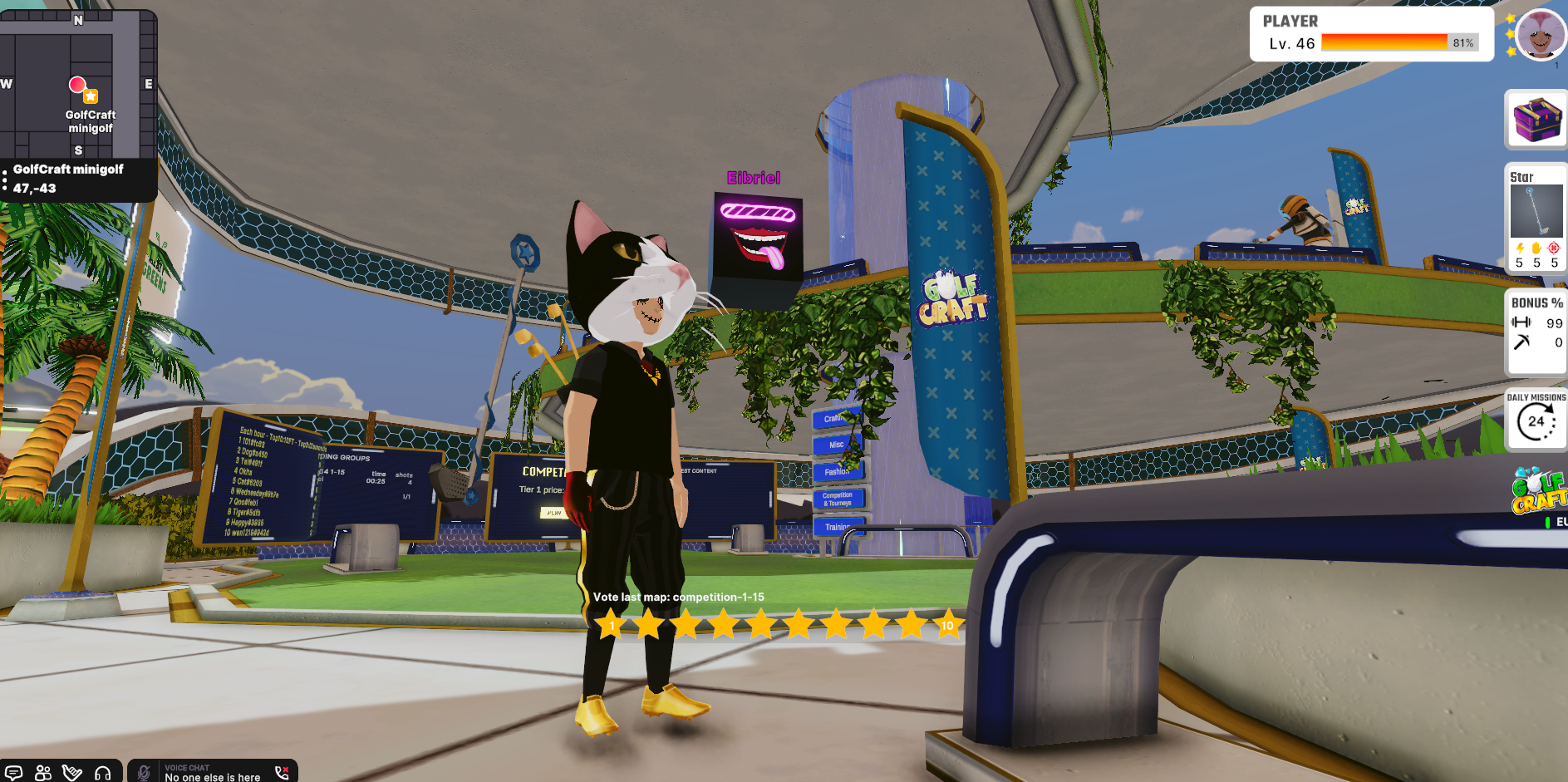1568x782 pixels.
Task: Click the Golf Craft logo button
Action: click(1539, 492)
